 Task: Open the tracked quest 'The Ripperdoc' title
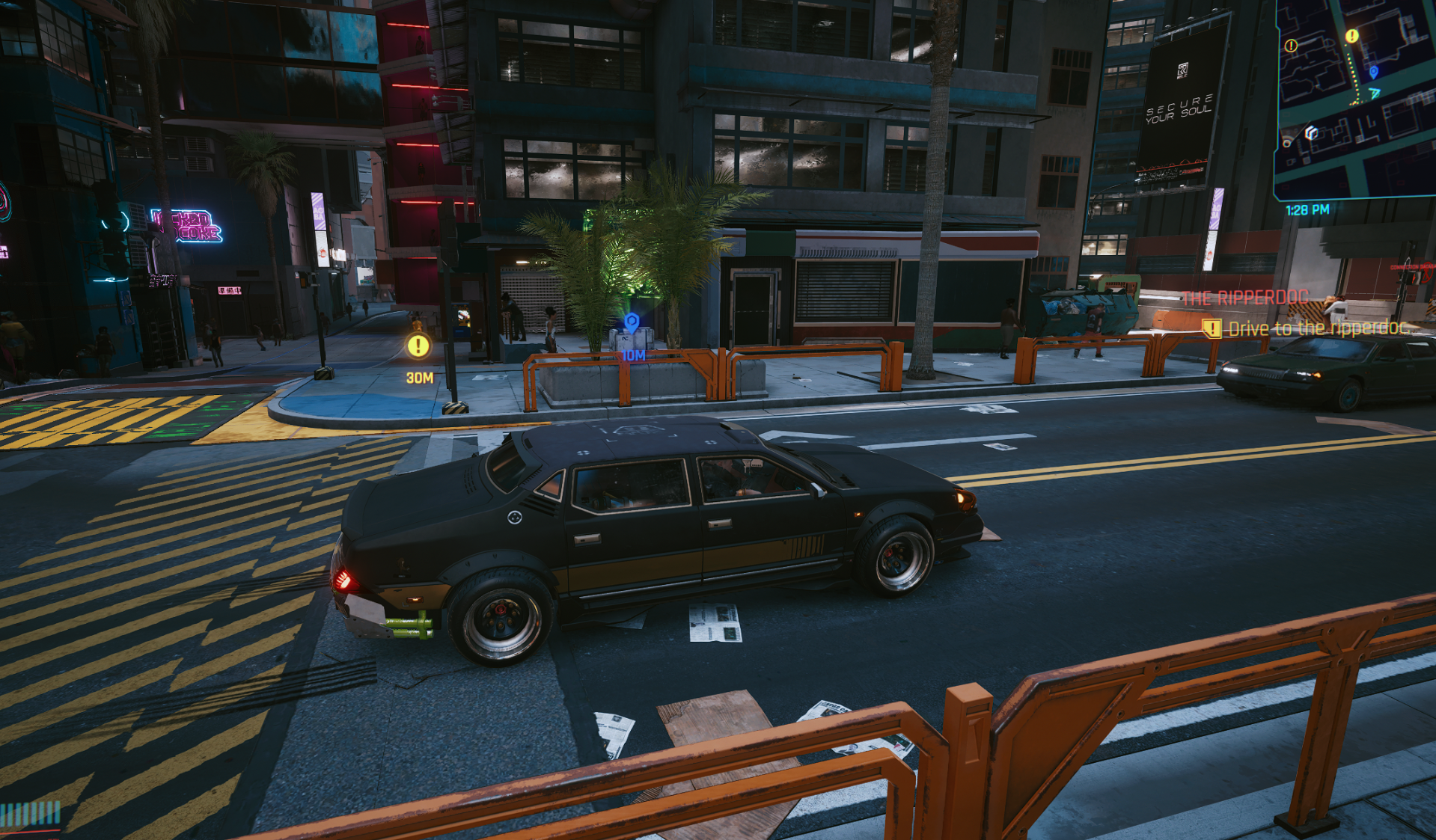pyautogui.click(x=1245, y=298)
